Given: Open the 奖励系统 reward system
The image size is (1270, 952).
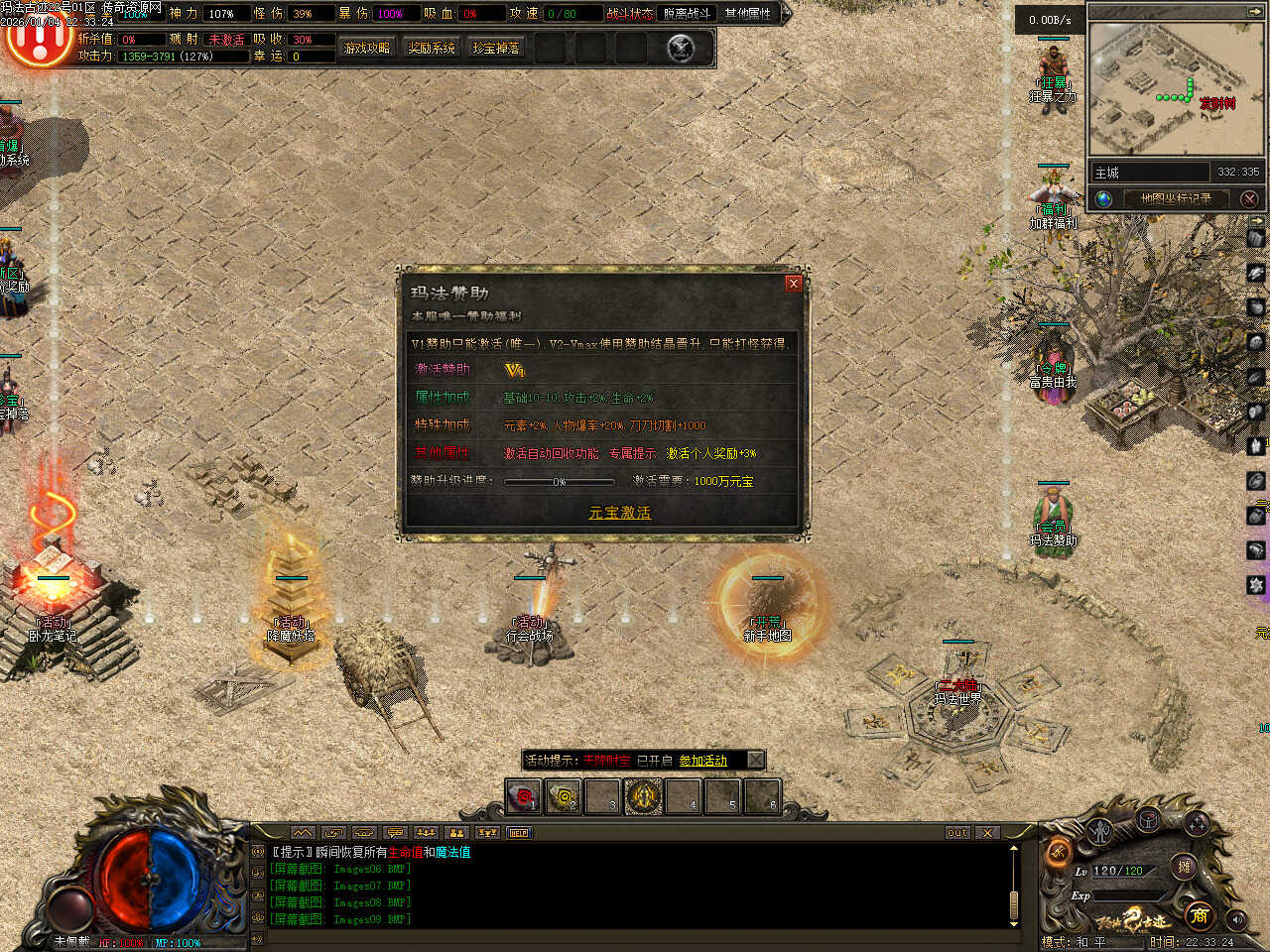Looking at the screenshot, I should click(x=432, y=48).
